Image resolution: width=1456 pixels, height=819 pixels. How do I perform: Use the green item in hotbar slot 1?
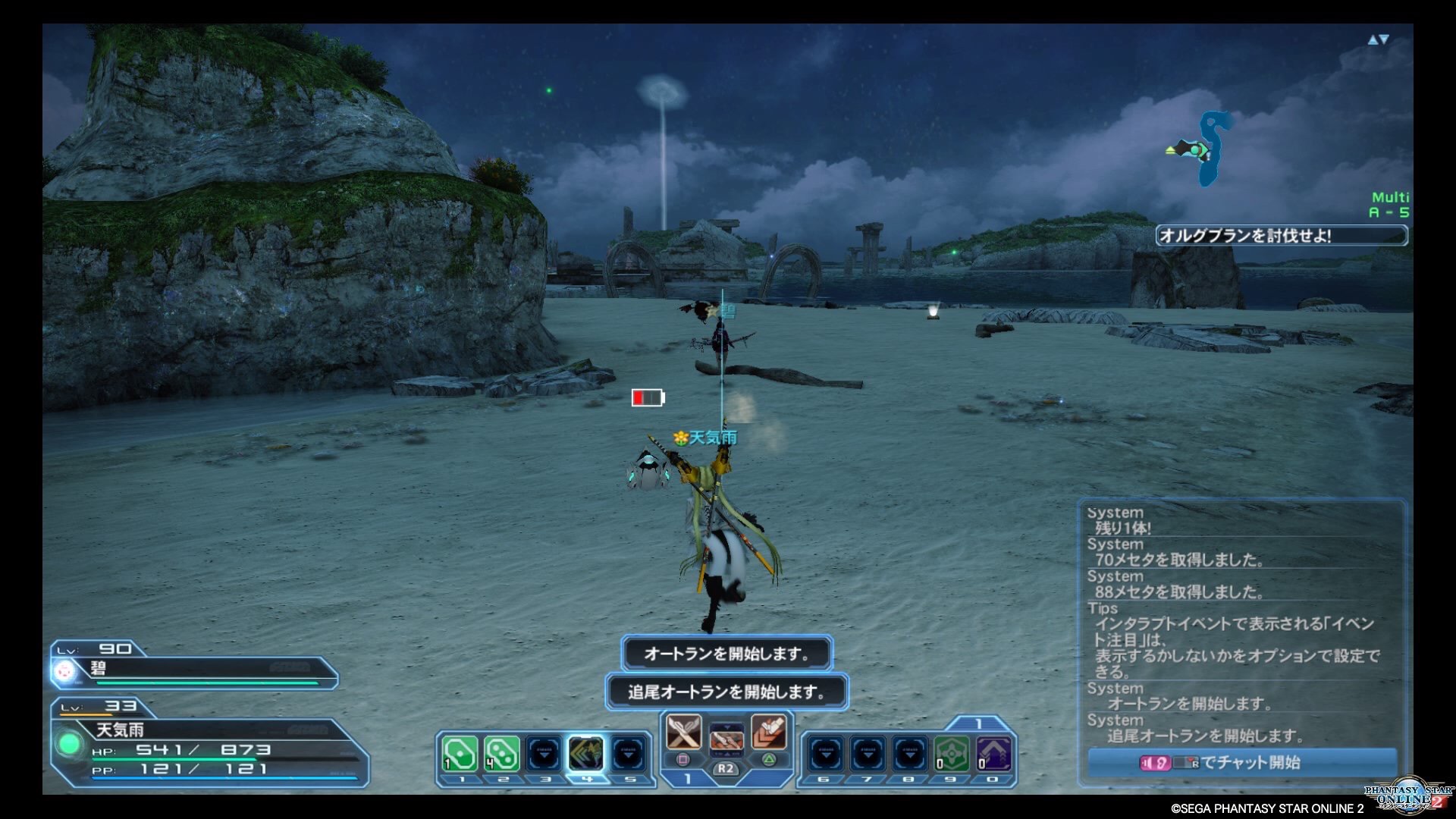click(x=460, y=755)
